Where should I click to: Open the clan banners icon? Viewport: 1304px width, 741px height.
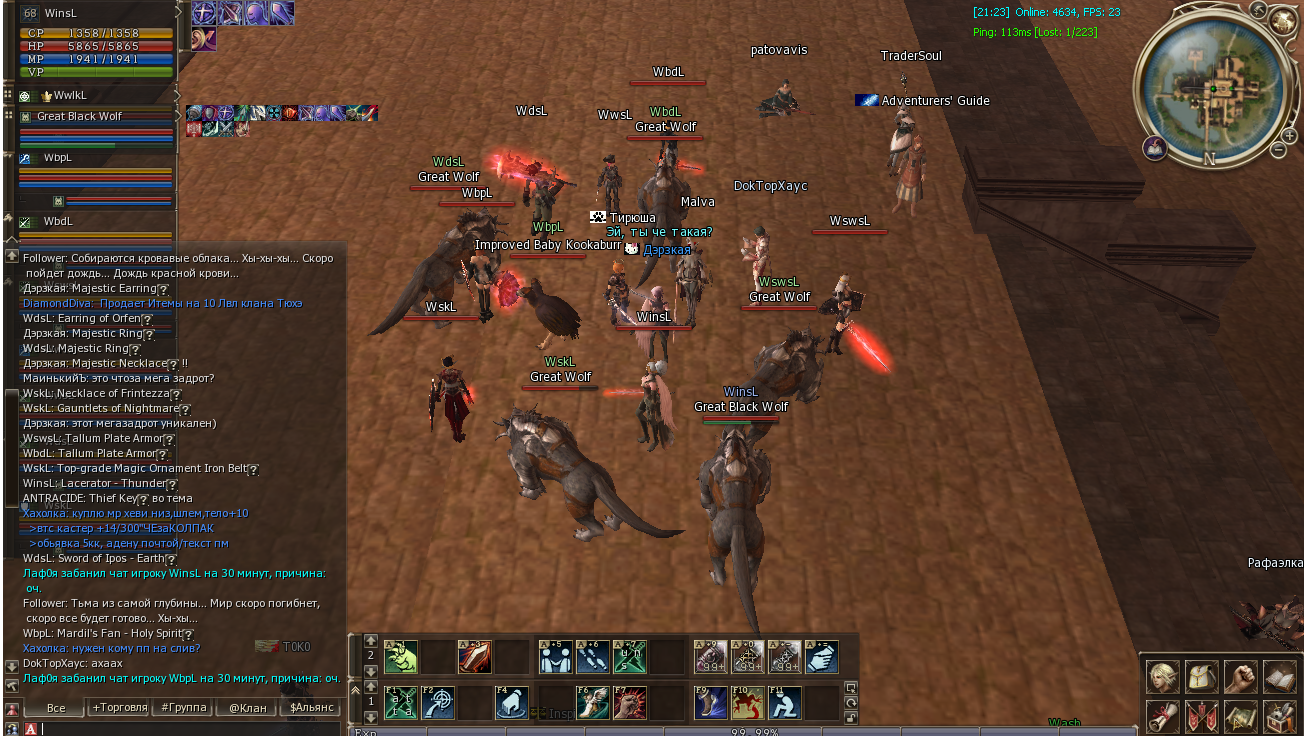pyautogui.click(x=1201, y=716)
